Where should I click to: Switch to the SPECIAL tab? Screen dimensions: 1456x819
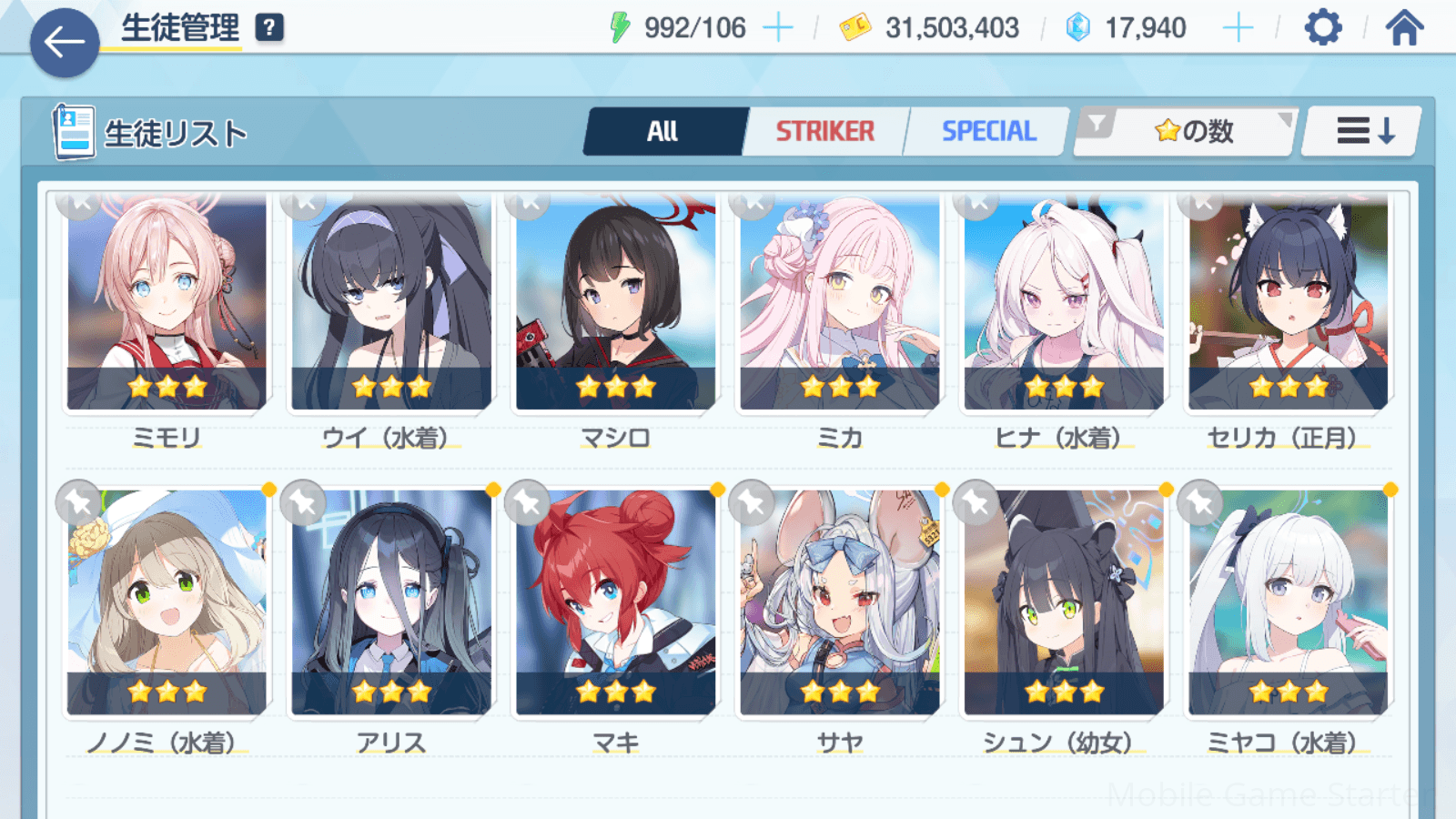[x=988, y=132]
